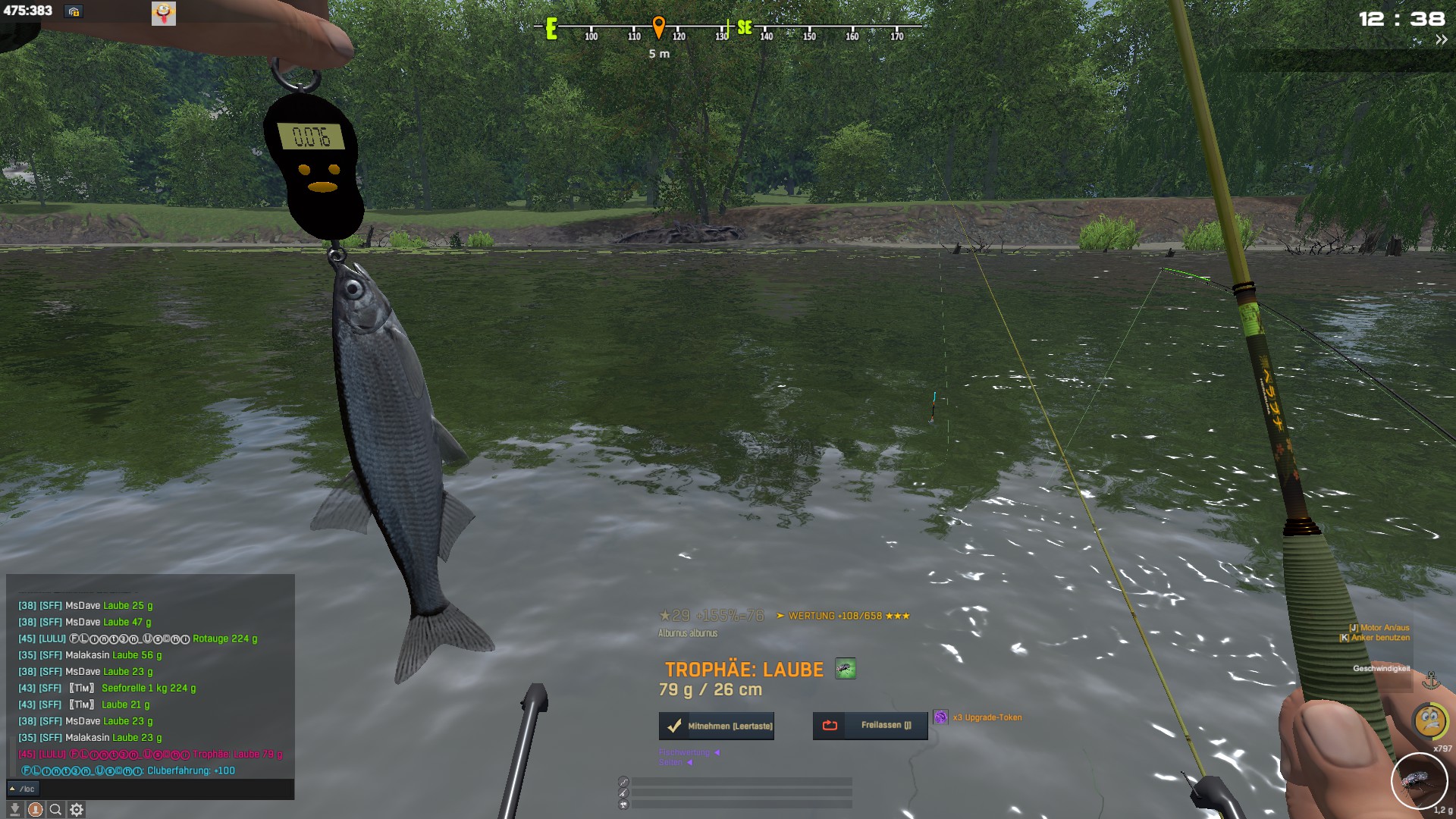Click the green bait icon beside Trophäe: Laube
Viewport: 1456px width, 819px height.
[x=845, y=669]
